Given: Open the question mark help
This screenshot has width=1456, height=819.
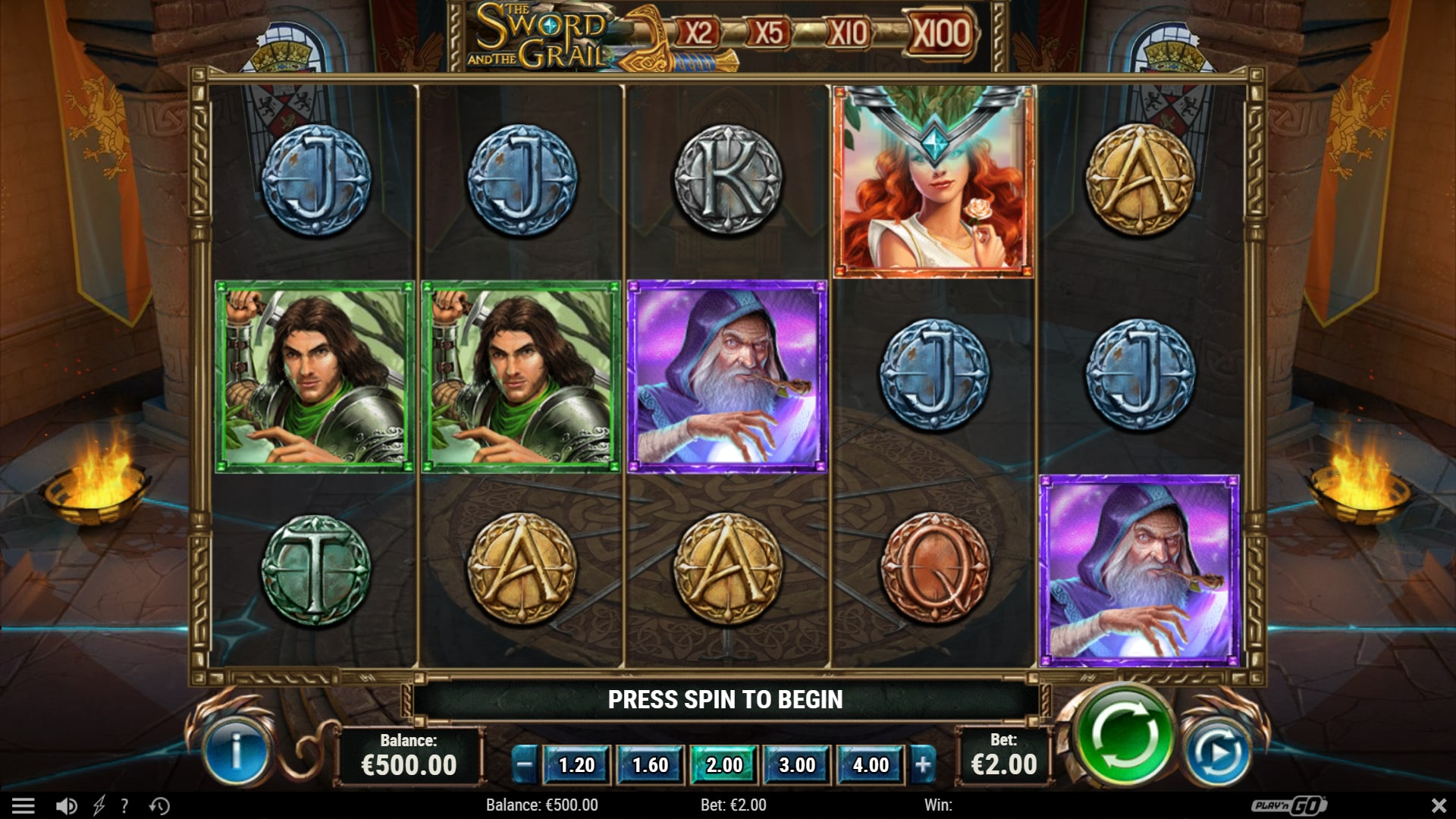Looking at the screenshot, I should coord(124,805).
